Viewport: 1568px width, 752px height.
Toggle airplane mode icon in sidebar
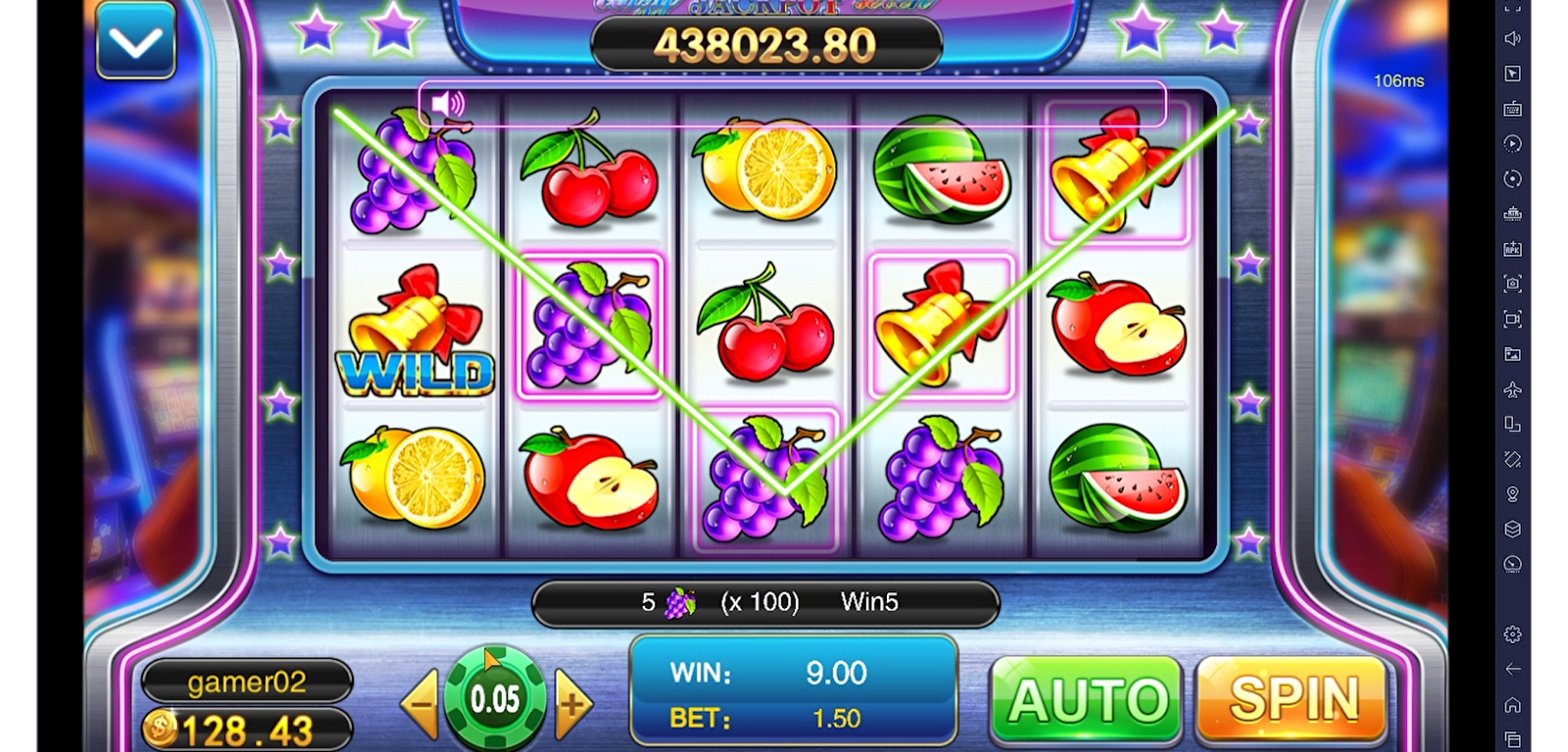coord(1512,389)
